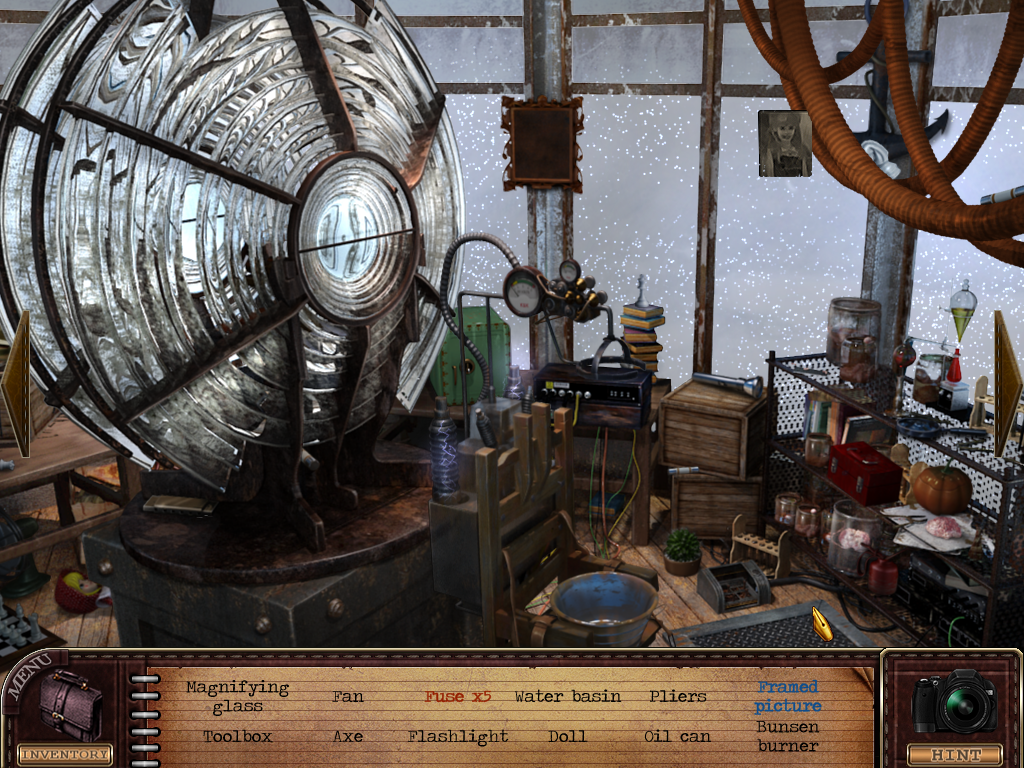Select the Pliers list entry
The width and height of the screenshot is (1024, 768).
click(x=677, y=696)
